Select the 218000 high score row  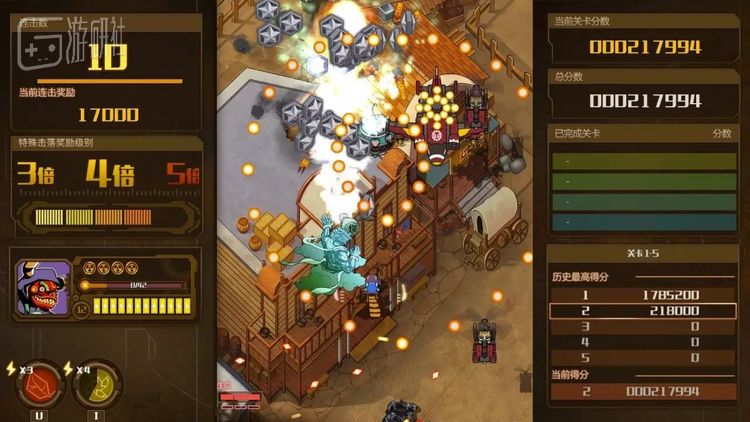(640, 311)
